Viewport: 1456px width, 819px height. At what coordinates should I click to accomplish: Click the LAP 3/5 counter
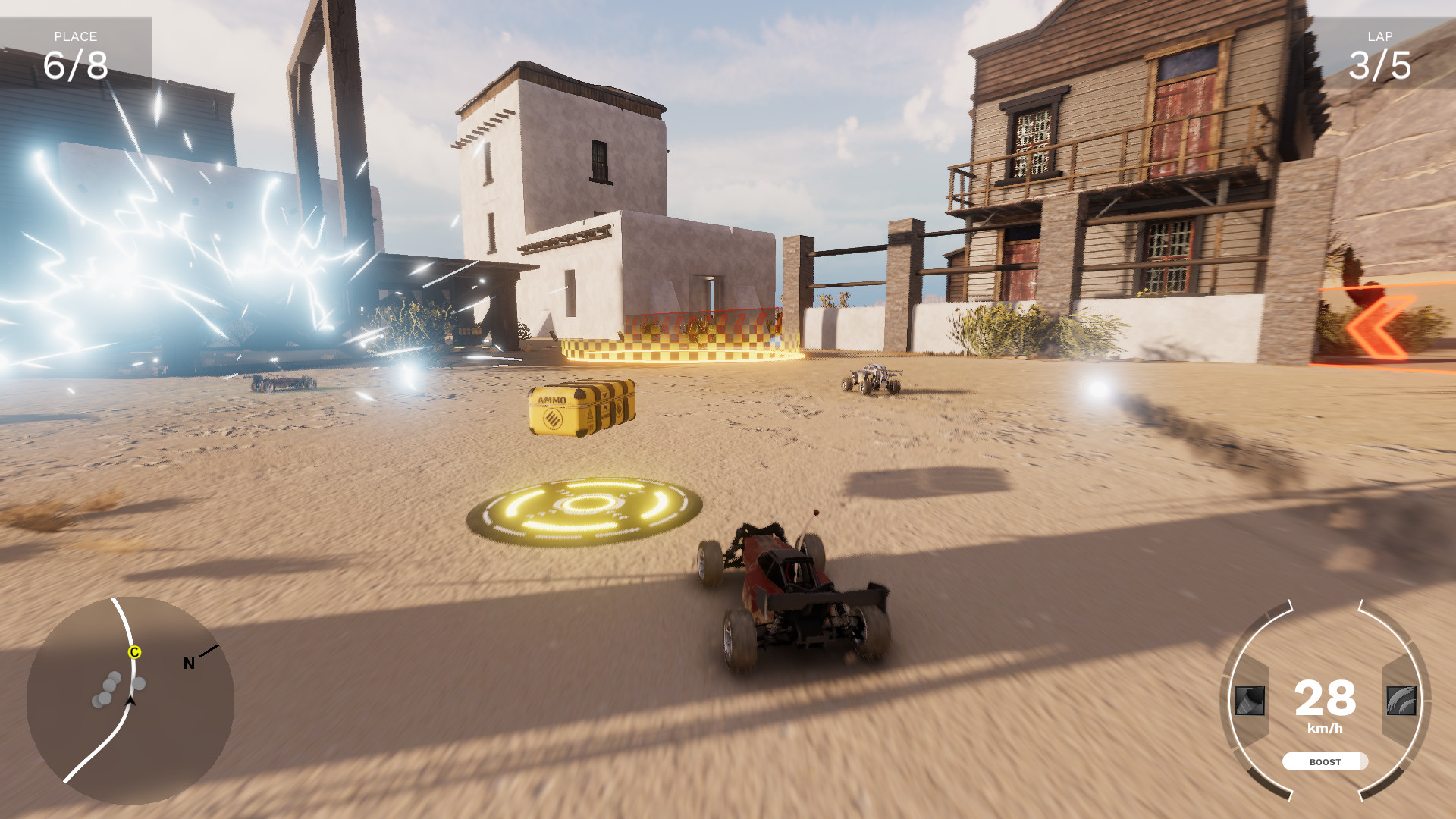(1380, 52)
